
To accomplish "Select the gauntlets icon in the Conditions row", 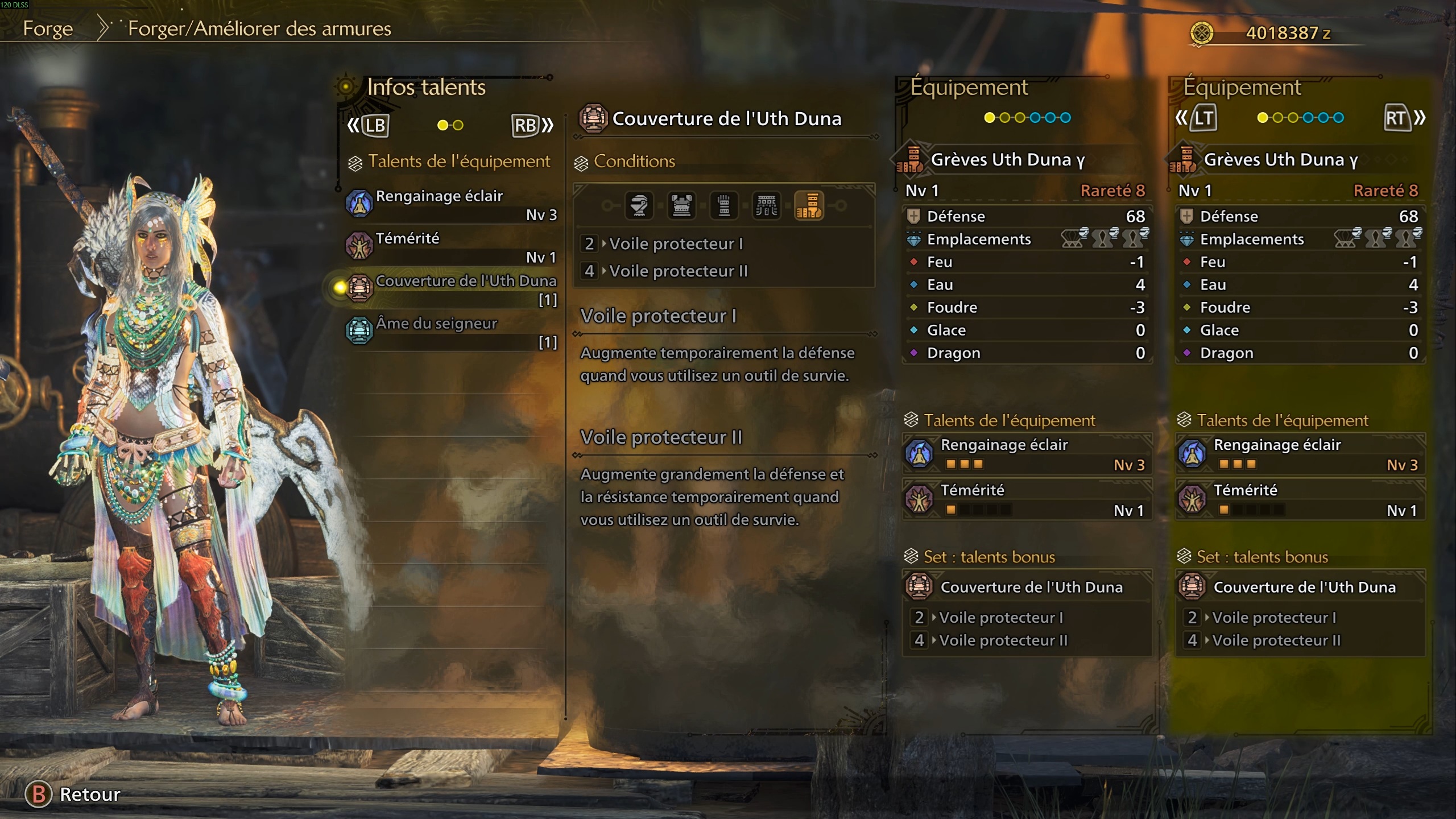I will 725,206.
